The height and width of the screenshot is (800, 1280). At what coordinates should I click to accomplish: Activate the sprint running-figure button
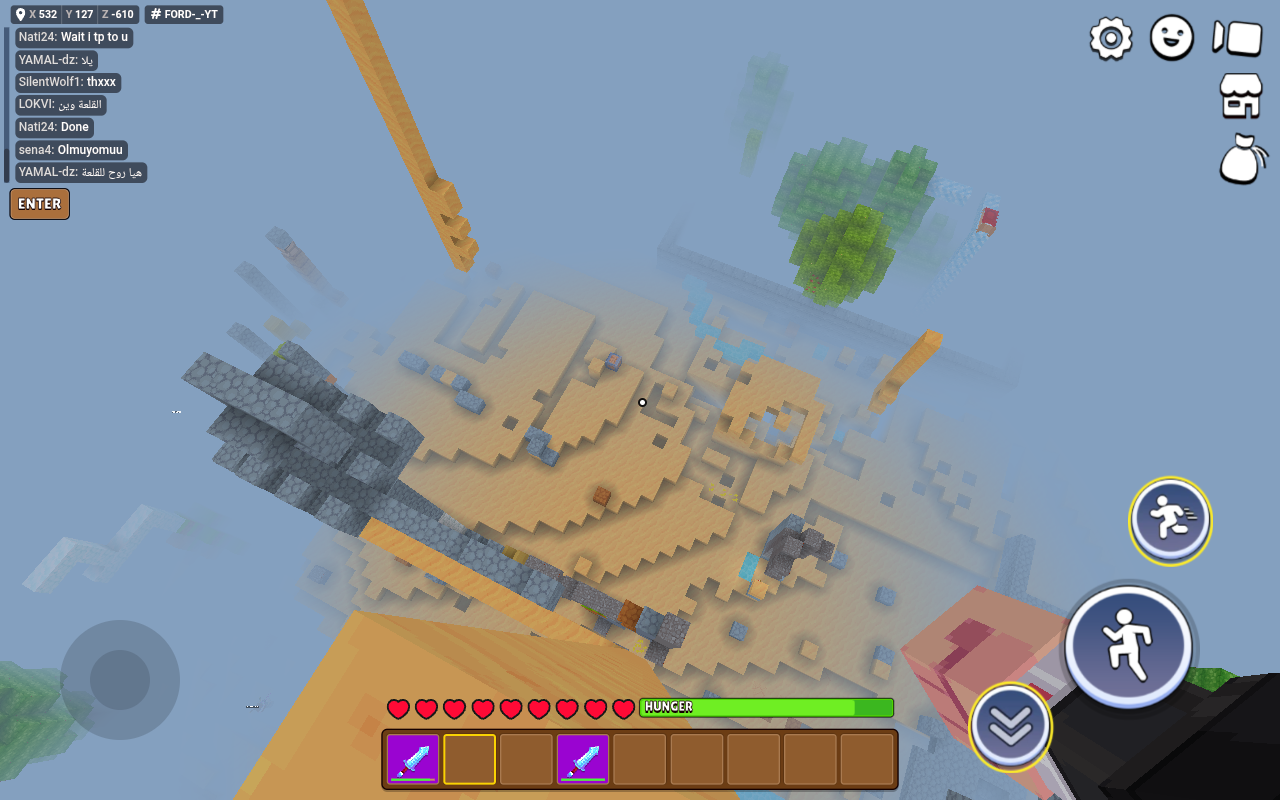tap(1170, 520)
